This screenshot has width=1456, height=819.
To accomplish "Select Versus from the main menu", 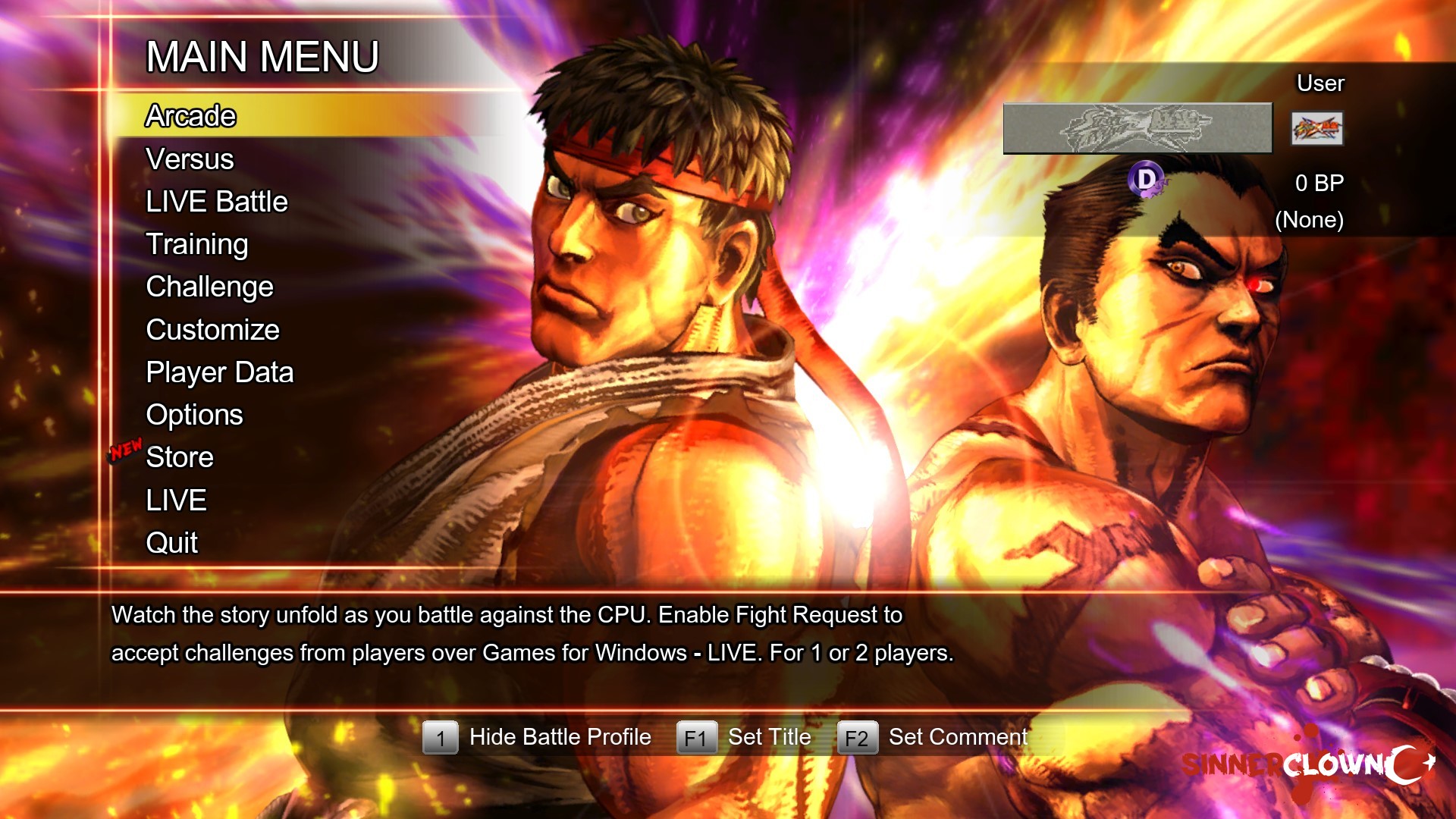I will [x=189, y=158].
